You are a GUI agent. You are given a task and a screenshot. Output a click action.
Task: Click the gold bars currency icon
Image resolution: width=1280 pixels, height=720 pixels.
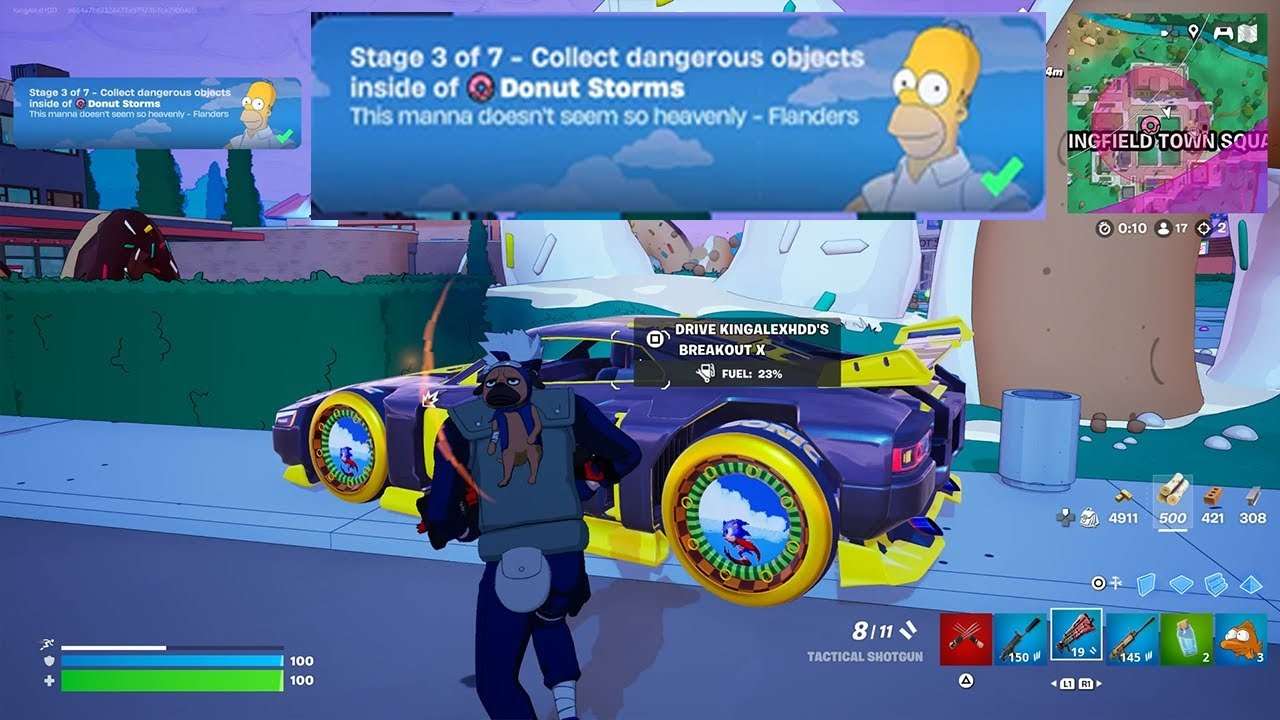point(1124,495)
